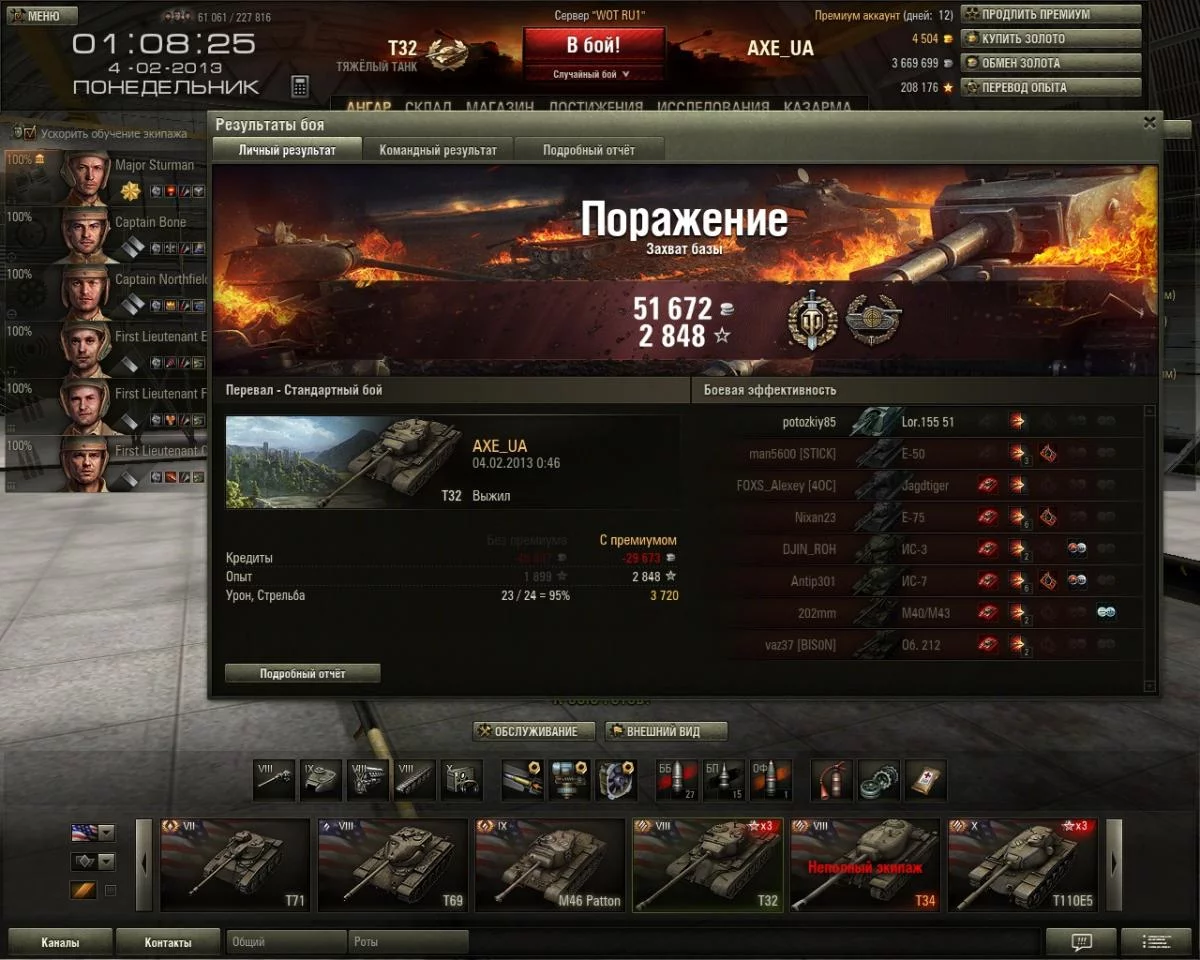Image resolution: width=1200 pixels, height=960 pixels.
Task: Open the Обслуживание service button
Action: point(534,731)
